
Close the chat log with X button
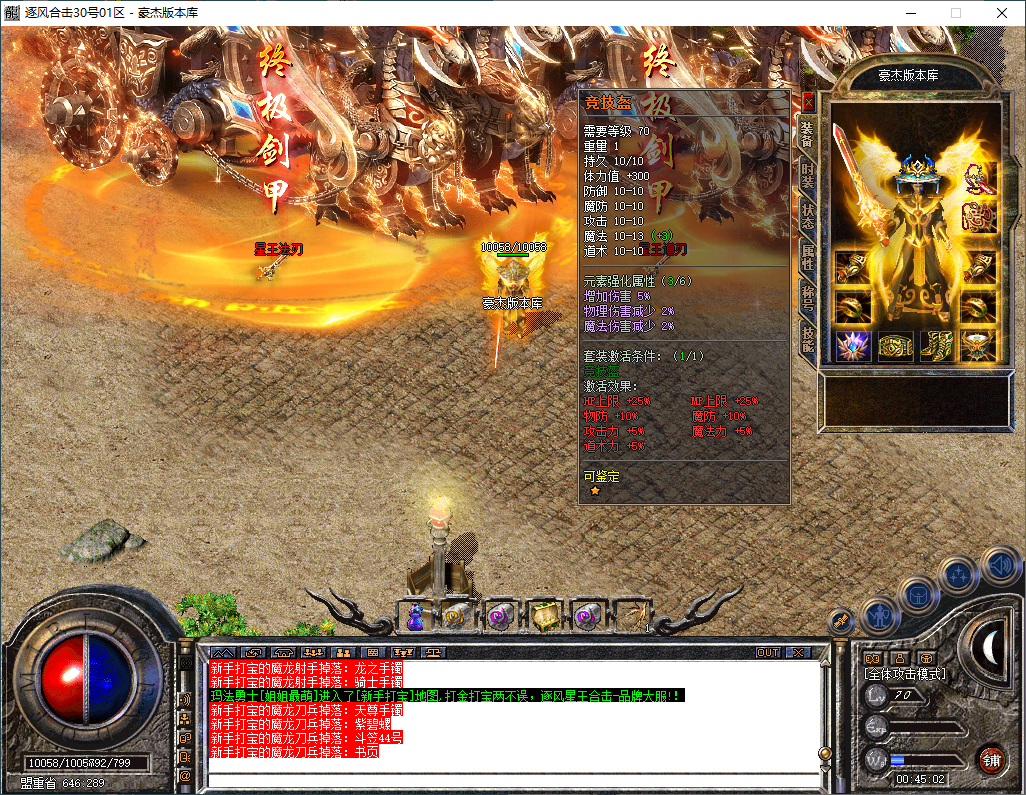[x=797, y=652]
